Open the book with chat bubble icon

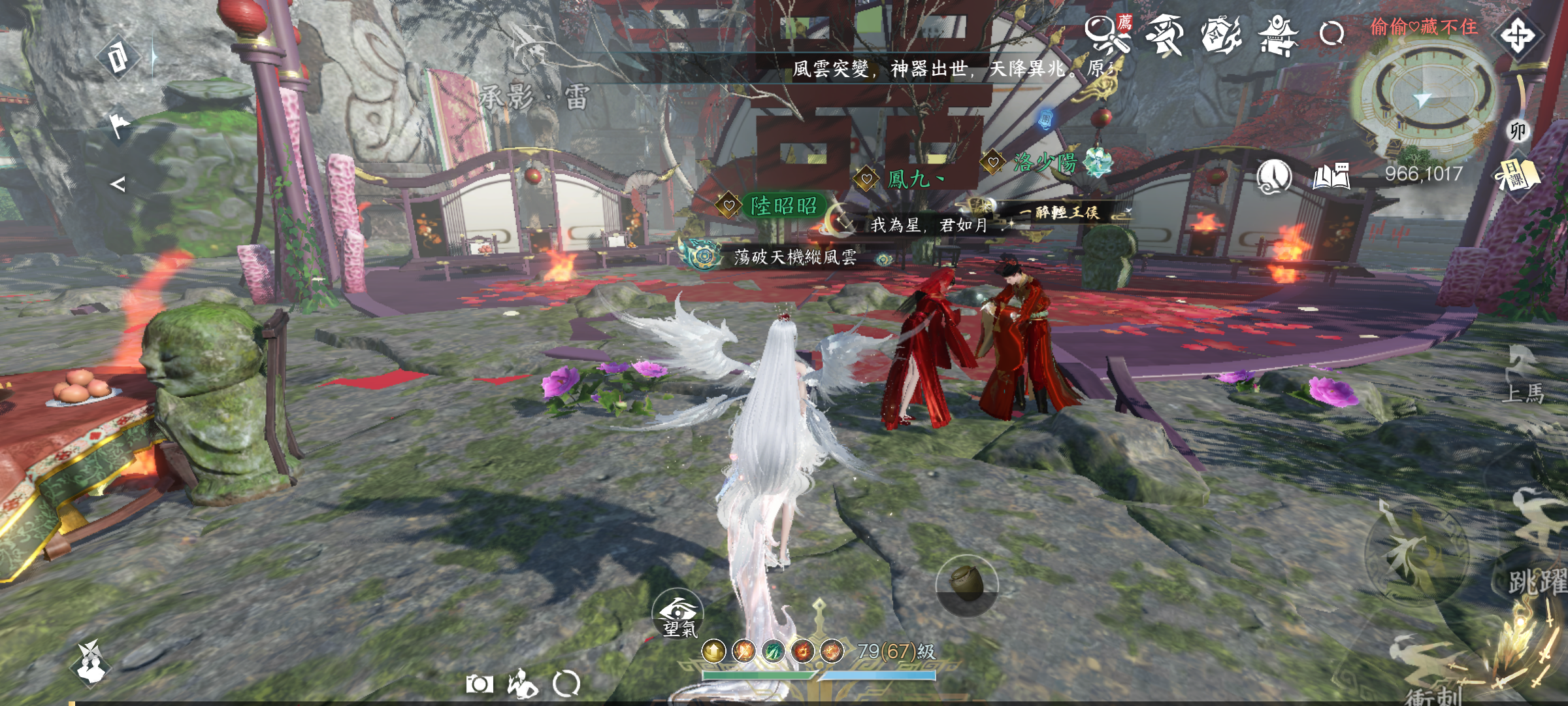[x=1331, y=176]
